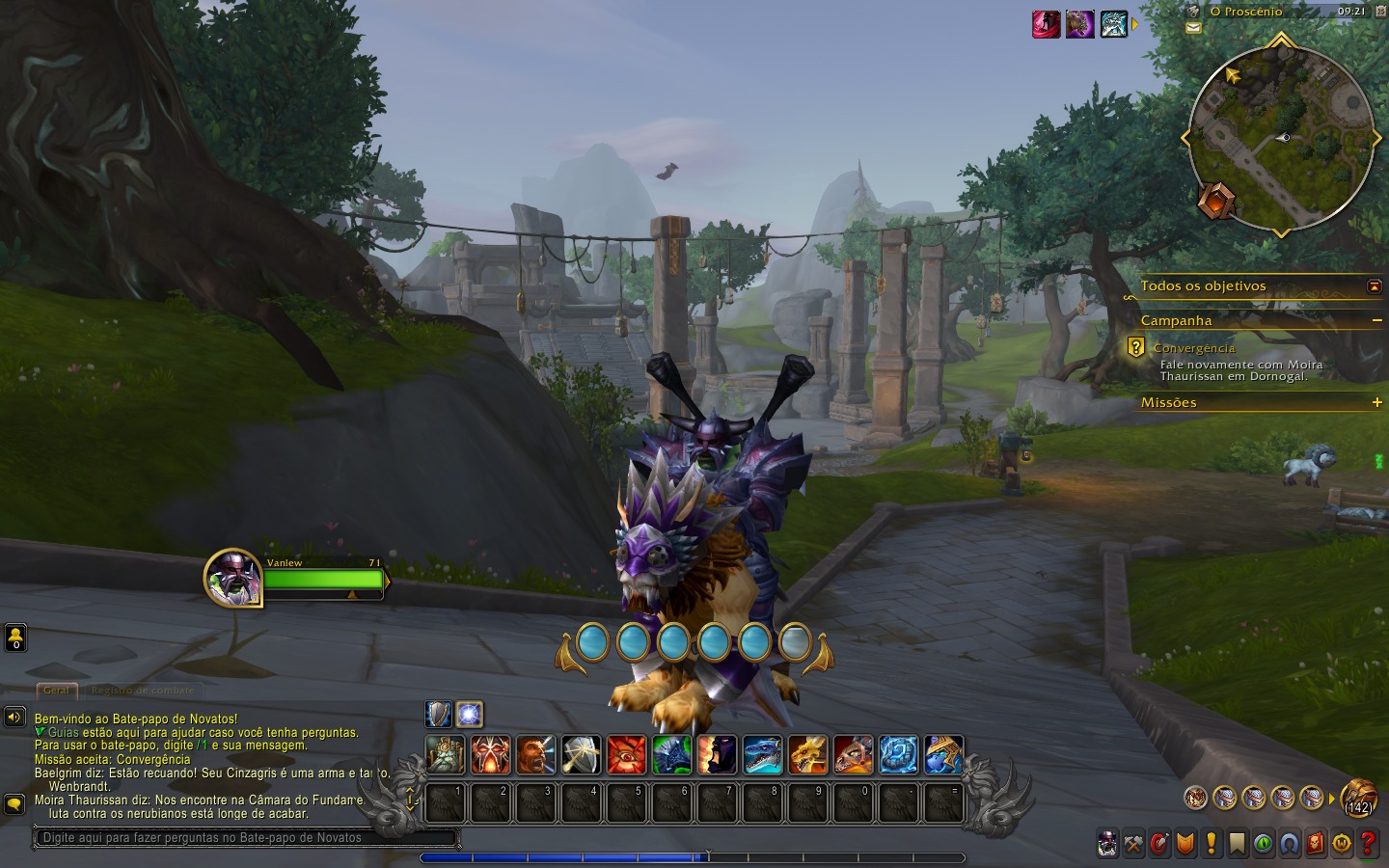Open the crossed hammers professions button
Viewport: 1389px width, 868px height.
click(x=1133, y=844)
